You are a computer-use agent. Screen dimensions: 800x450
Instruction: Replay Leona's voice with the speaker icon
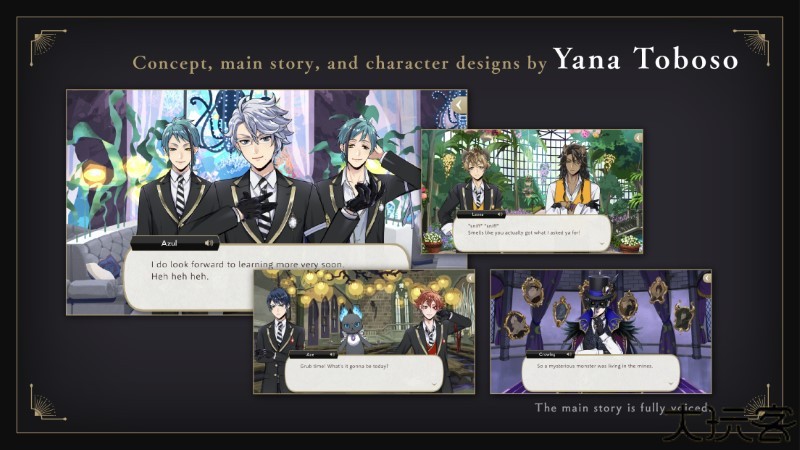[500, 214]
